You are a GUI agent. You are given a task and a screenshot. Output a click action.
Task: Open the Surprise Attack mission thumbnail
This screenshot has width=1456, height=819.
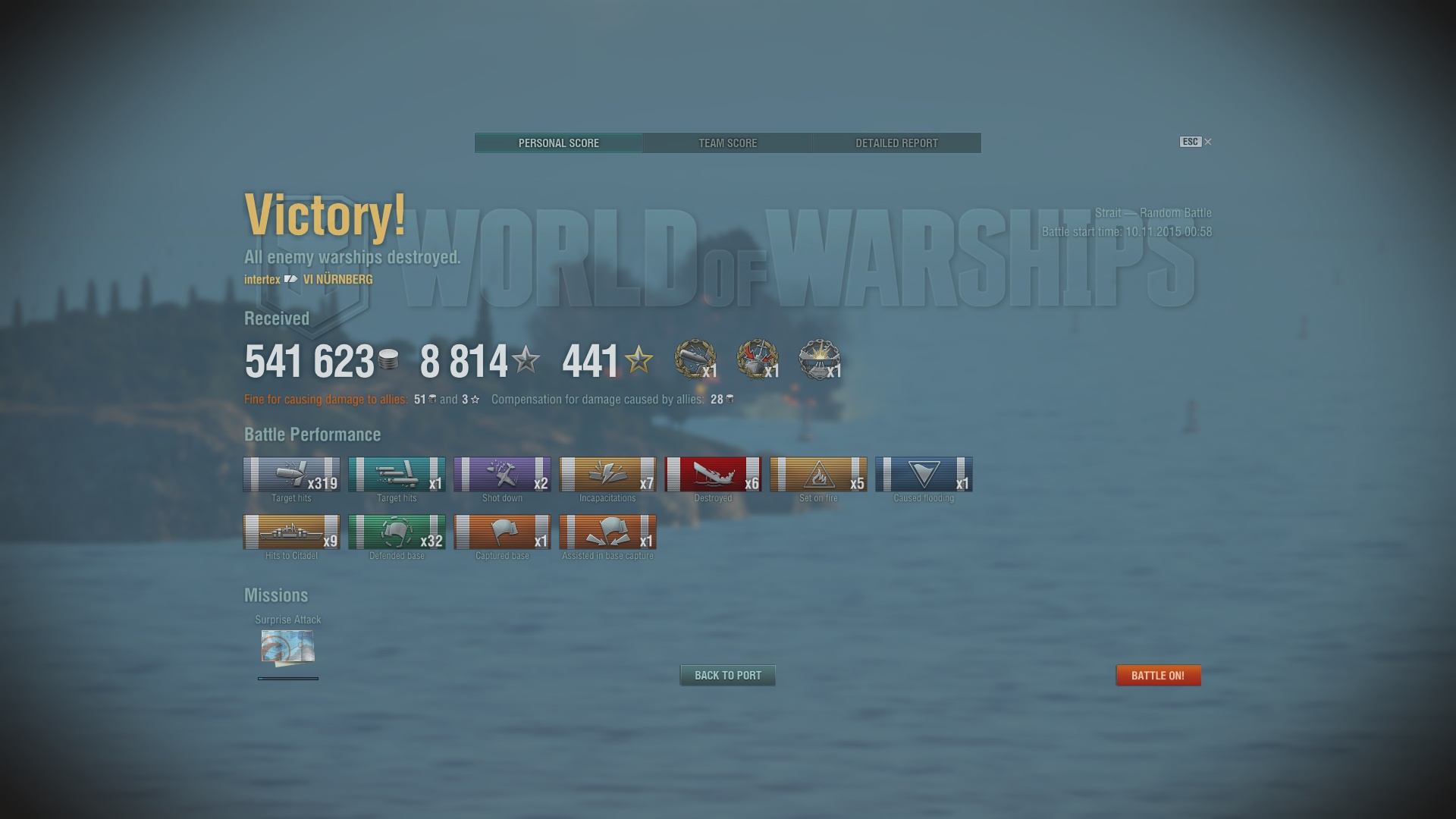point(288,647)
